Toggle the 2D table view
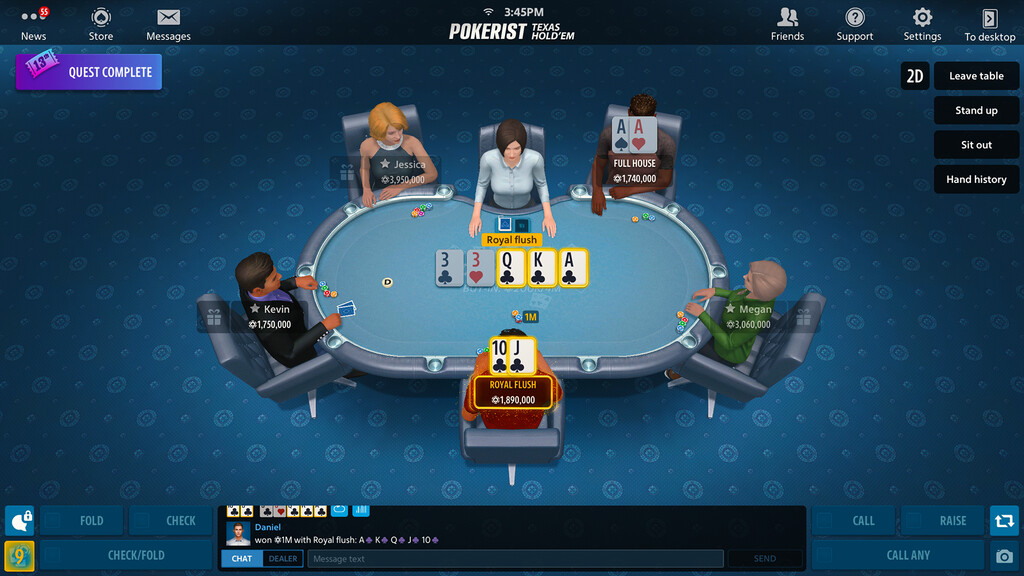Viewport: 1024px width, 576px height. [915, 76]
